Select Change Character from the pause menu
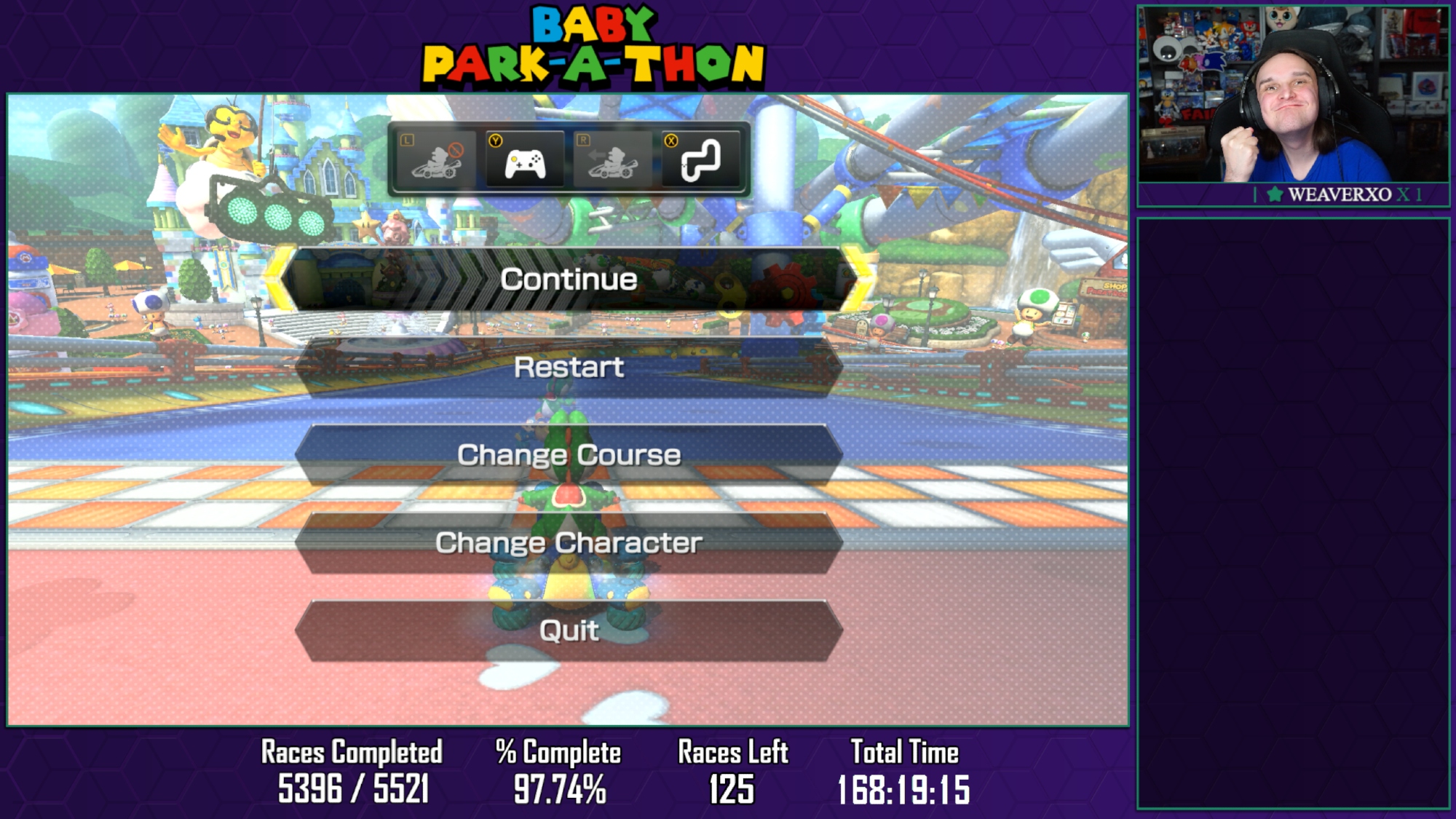1456x819 pixels. pyautogui.click(x=569, y=543)
